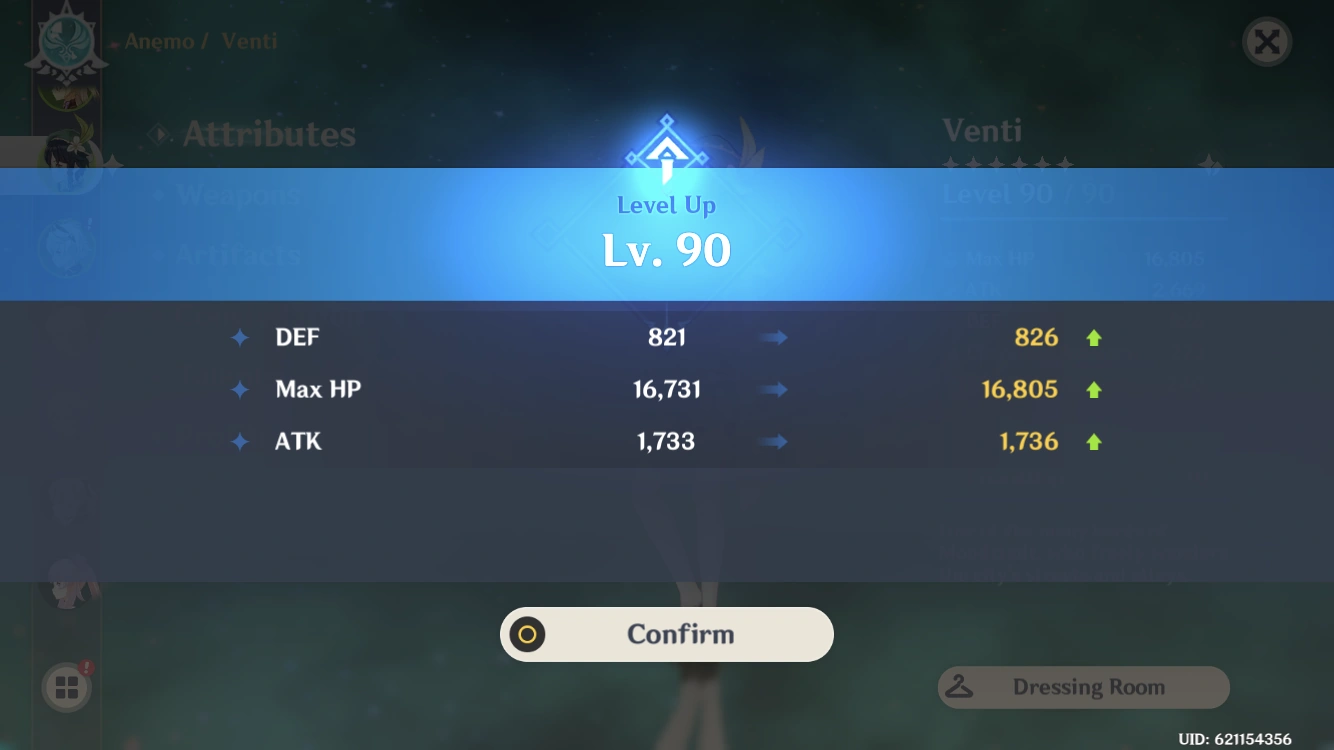The image size is (1334, 750).
Task: Open the party setup grid icon with red badge
Action: [x=66, y=687]
